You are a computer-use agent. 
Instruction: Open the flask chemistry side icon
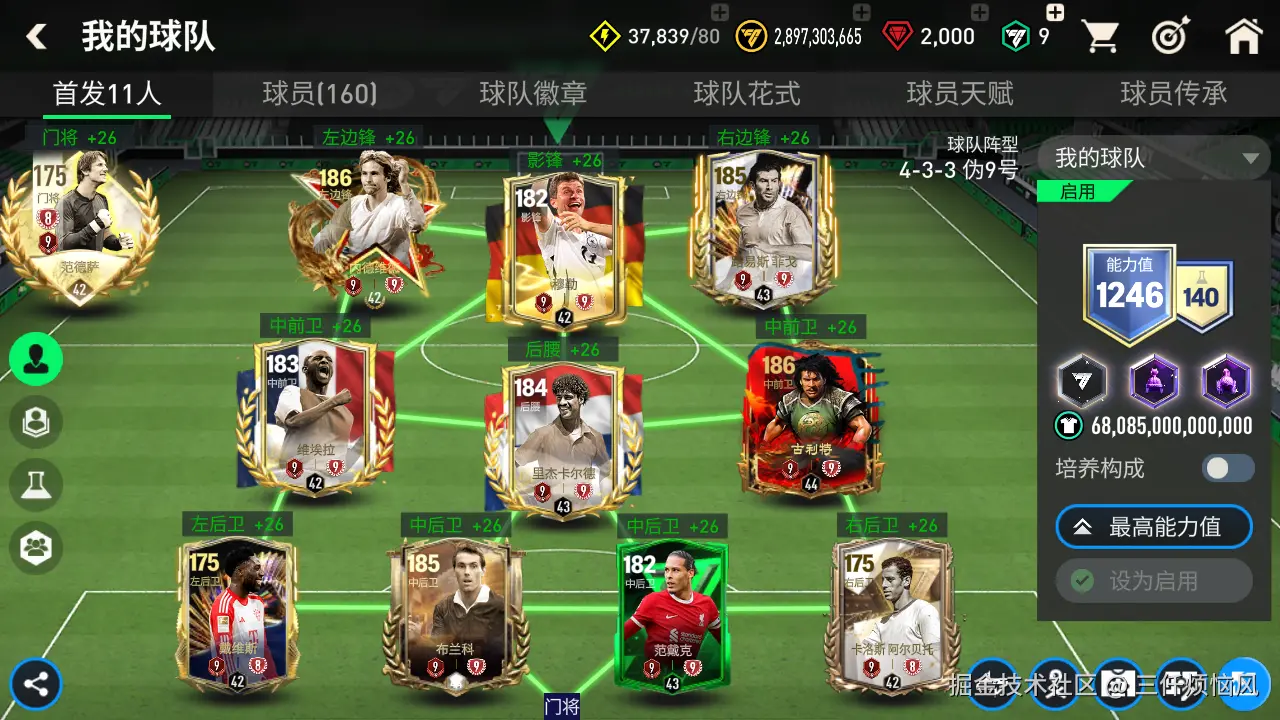point(37,483)
